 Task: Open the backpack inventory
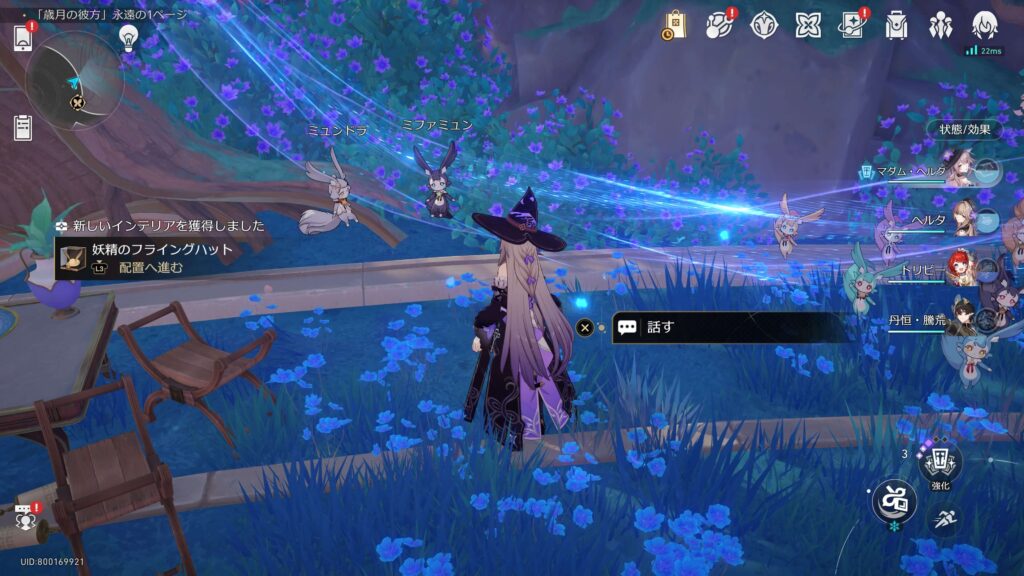click(x=896, y=25)
